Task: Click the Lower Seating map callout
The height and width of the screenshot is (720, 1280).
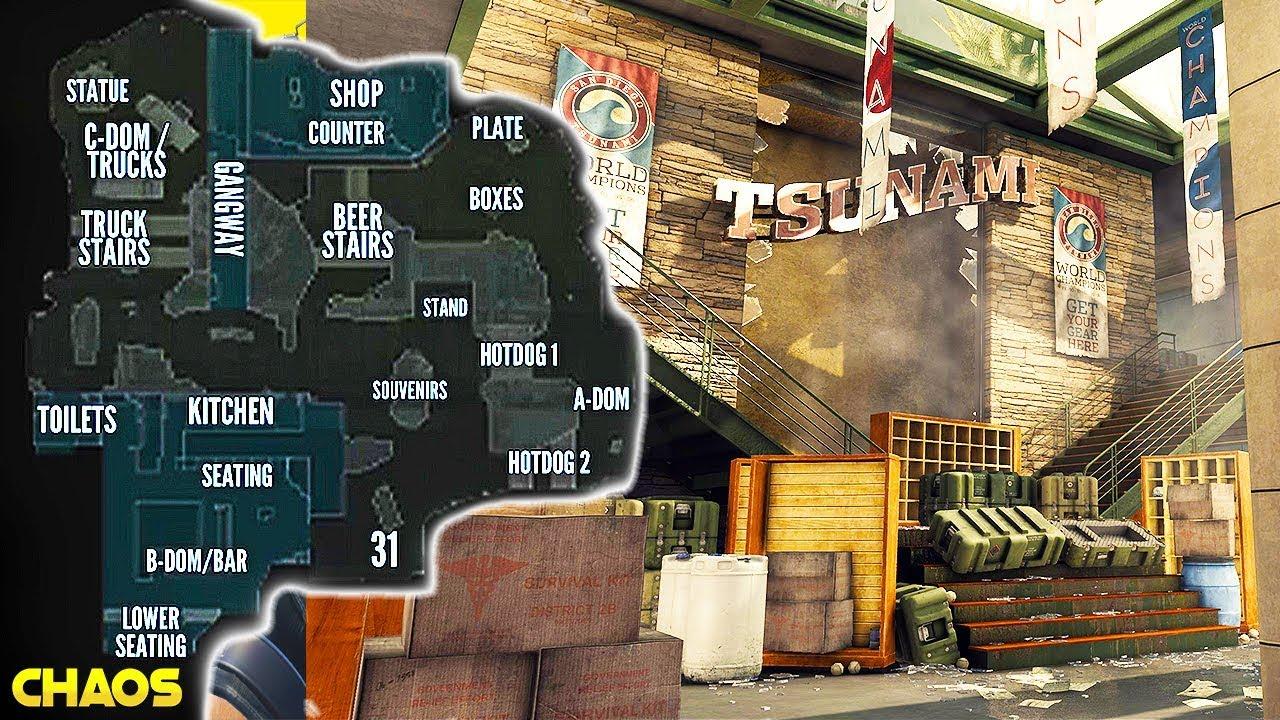Action: click(x=153, y=631)
